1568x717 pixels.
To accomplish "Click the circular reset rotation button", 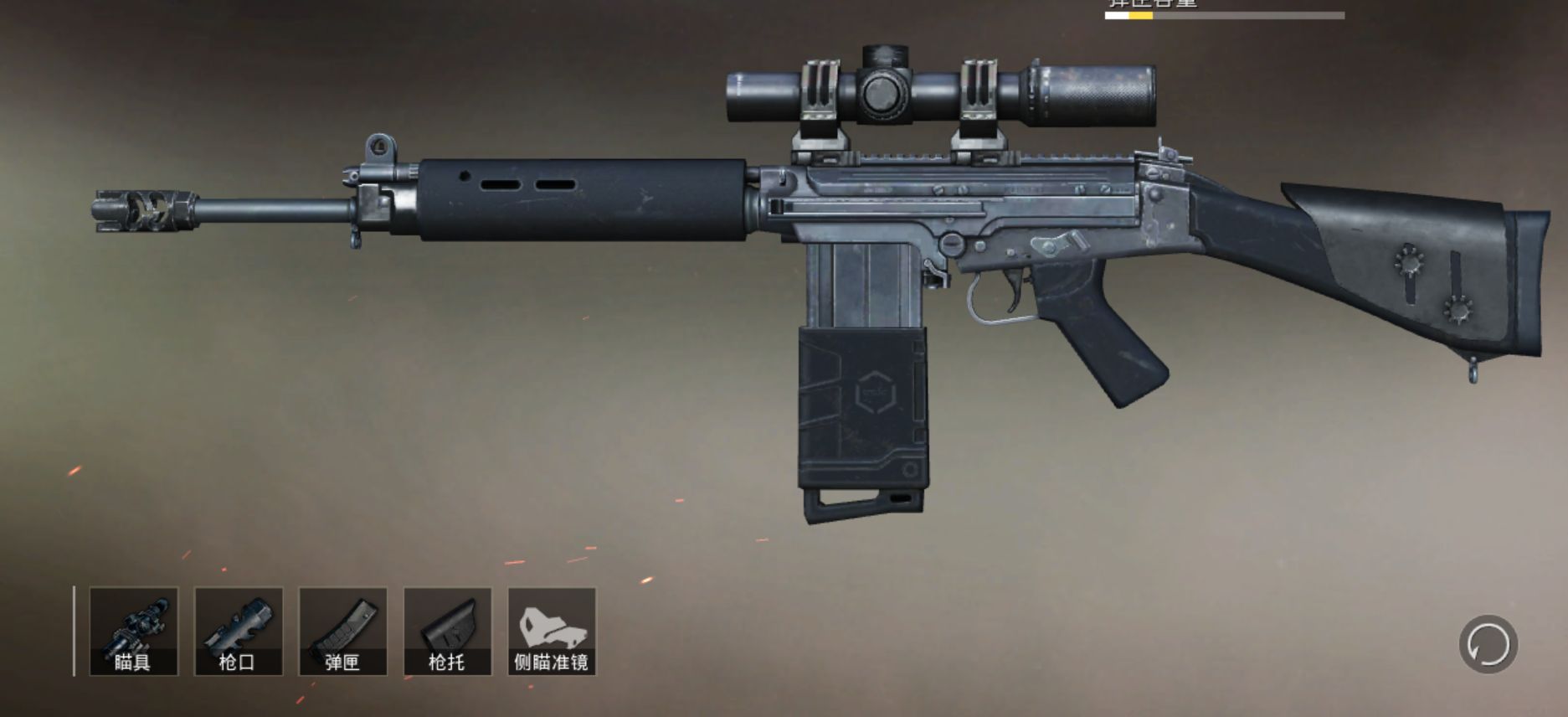I will [x=1488, y=645].
